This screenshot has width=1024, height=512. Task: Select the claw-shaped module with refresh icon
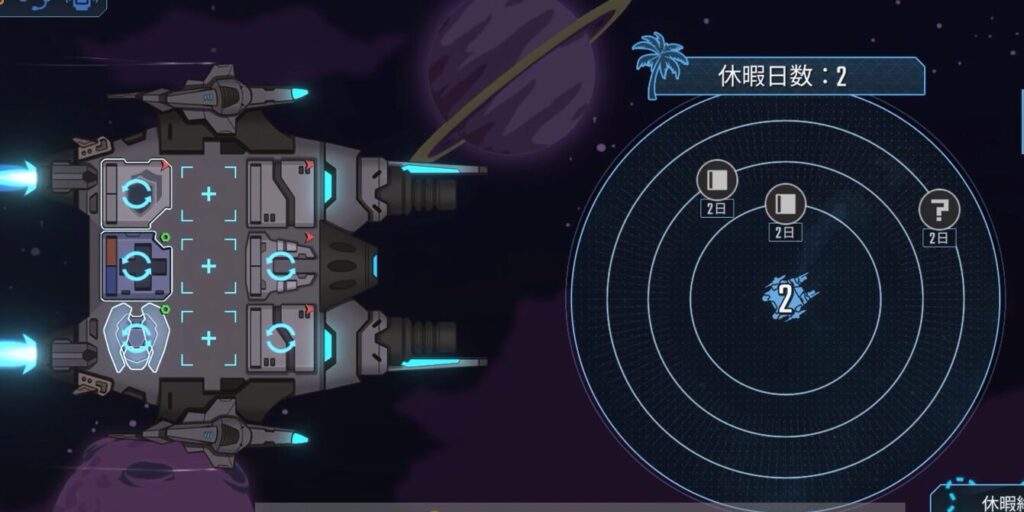point(280,264)
